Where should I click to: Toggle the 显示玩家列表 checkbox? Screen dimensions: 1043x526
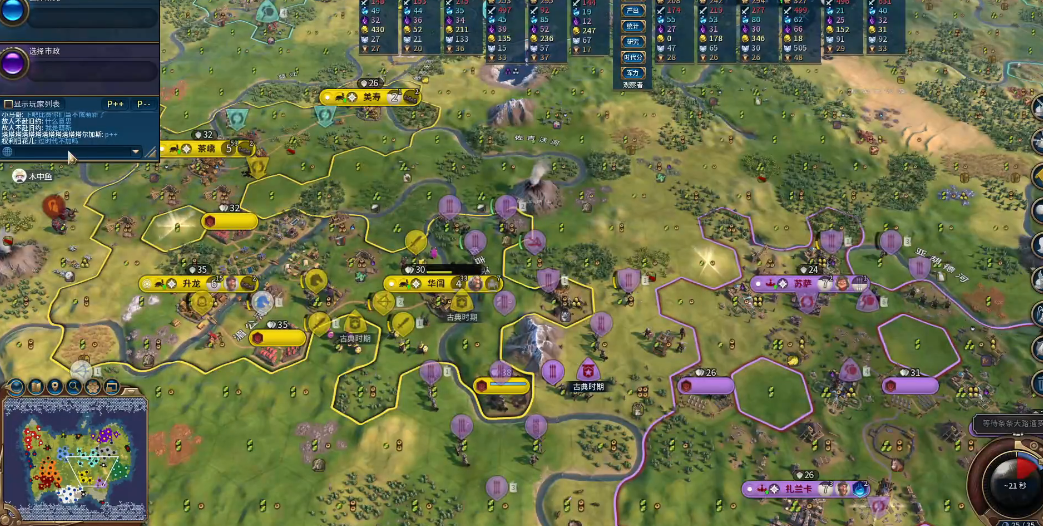(x=8, y=104)
